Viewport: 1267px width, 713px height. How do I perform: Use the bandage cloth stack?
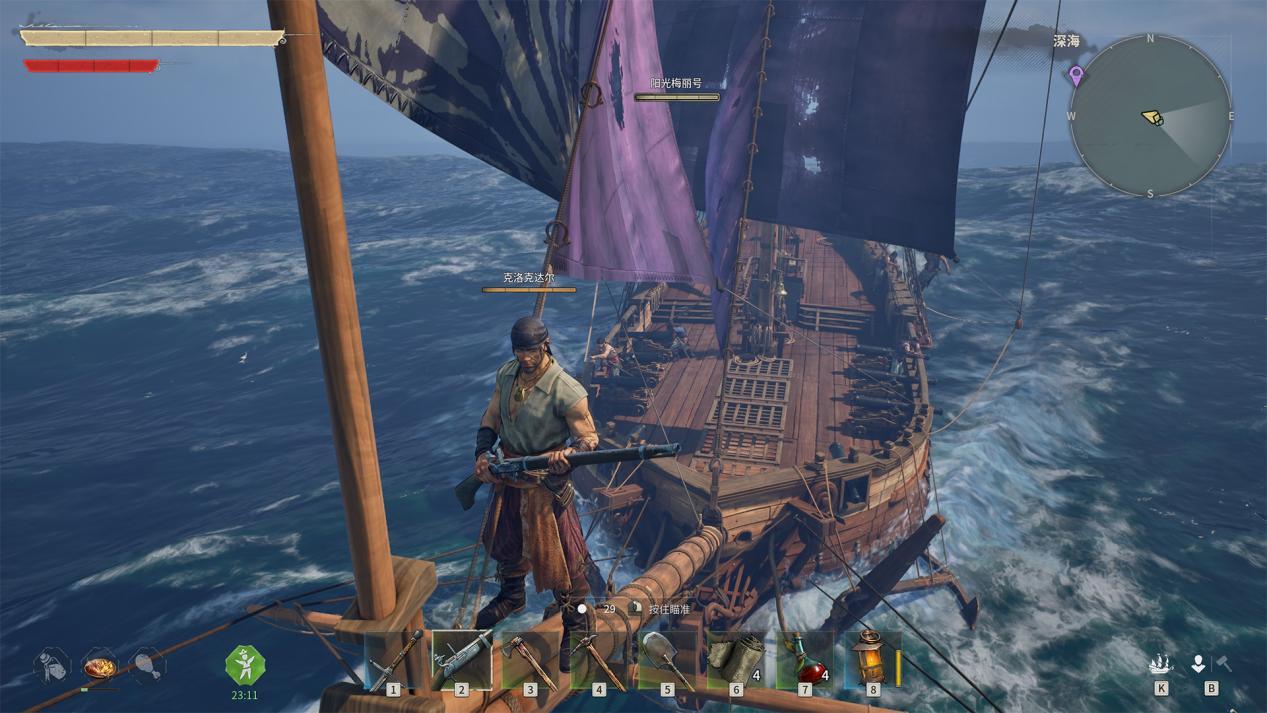736,660
